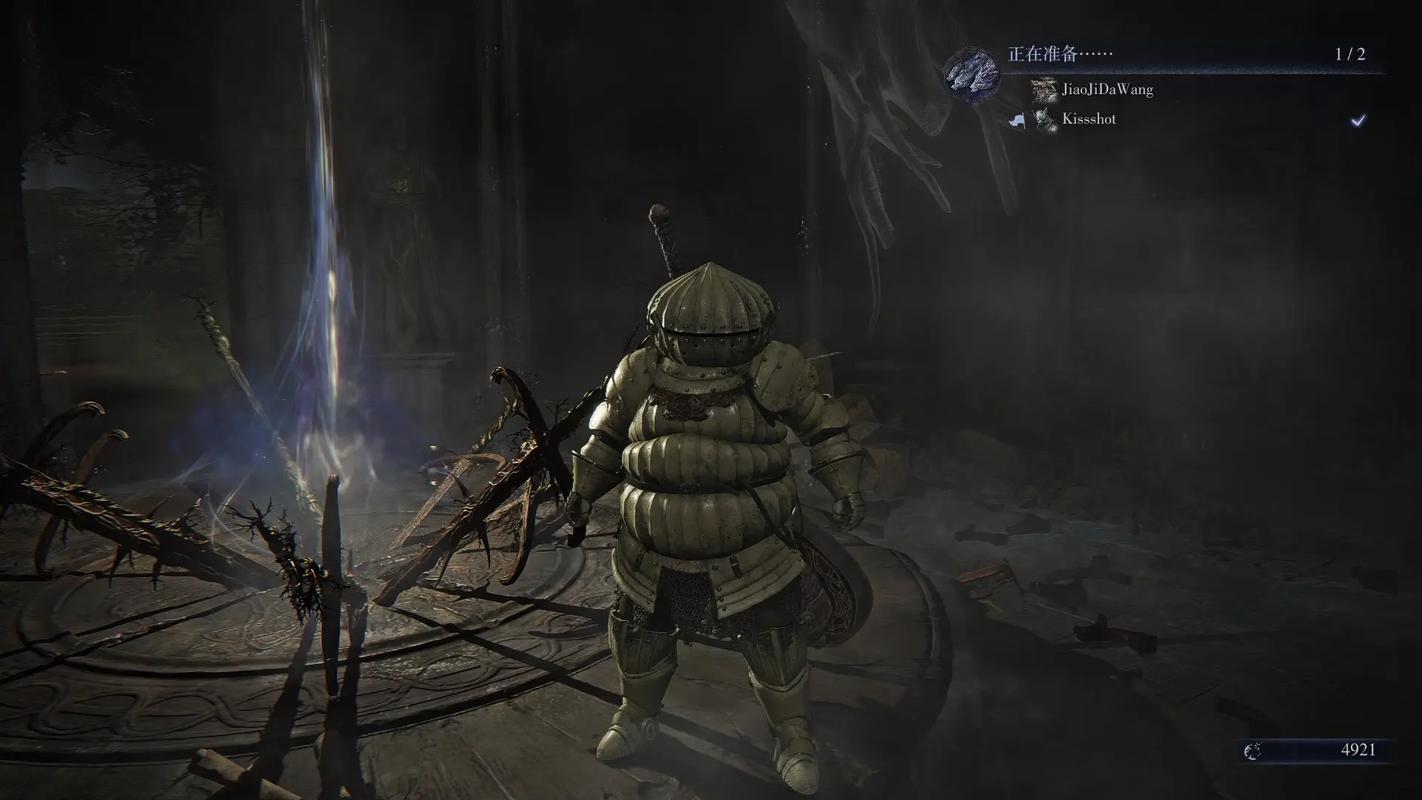Select the Kissshot player row

(x=1089, y=119)
